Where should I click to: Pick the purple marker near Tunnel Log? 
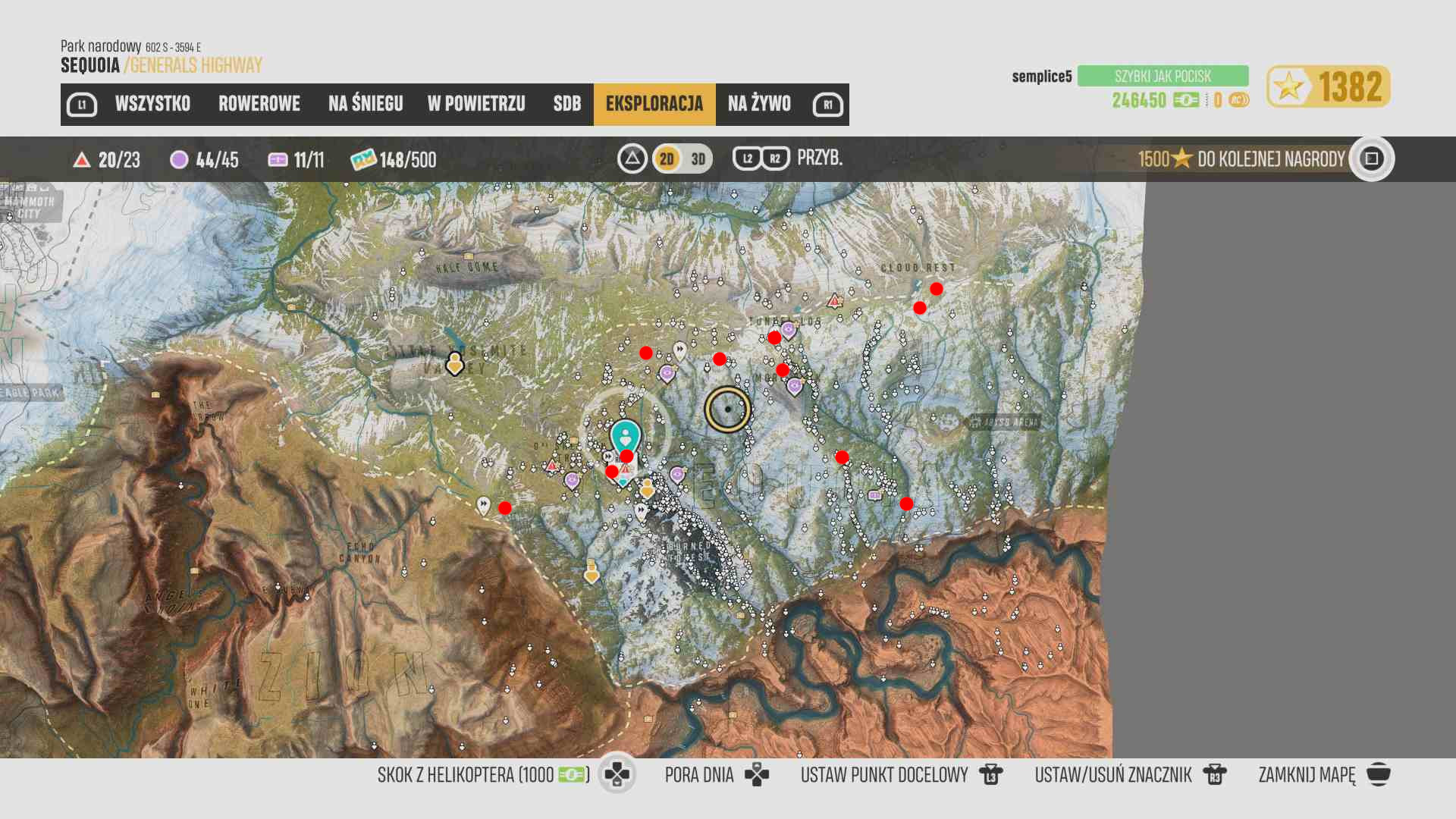(789, 329)
